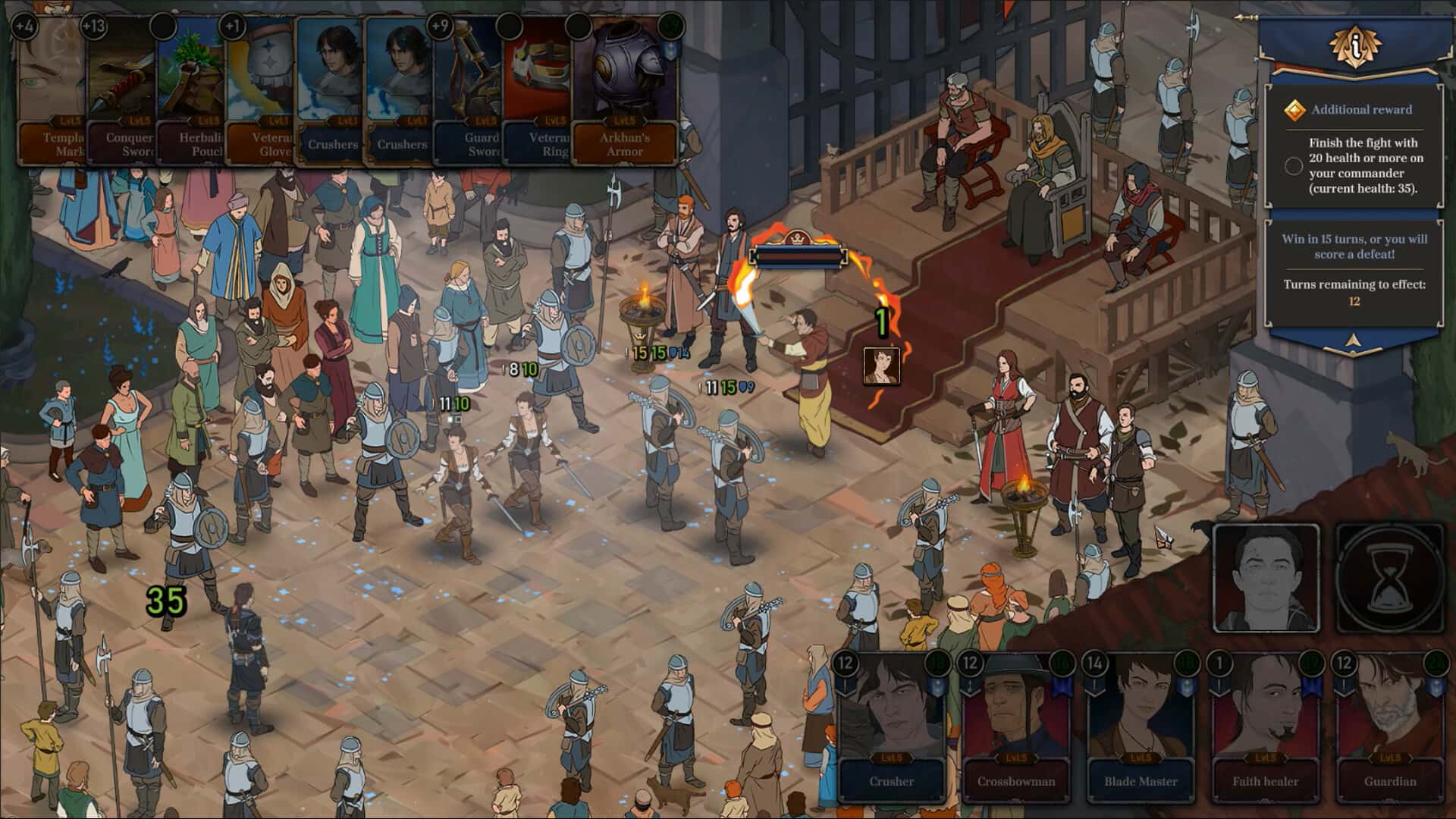Open the info emblem above the reward panel
Screen dimensions: 1456x819
[x=1354, y=45]
